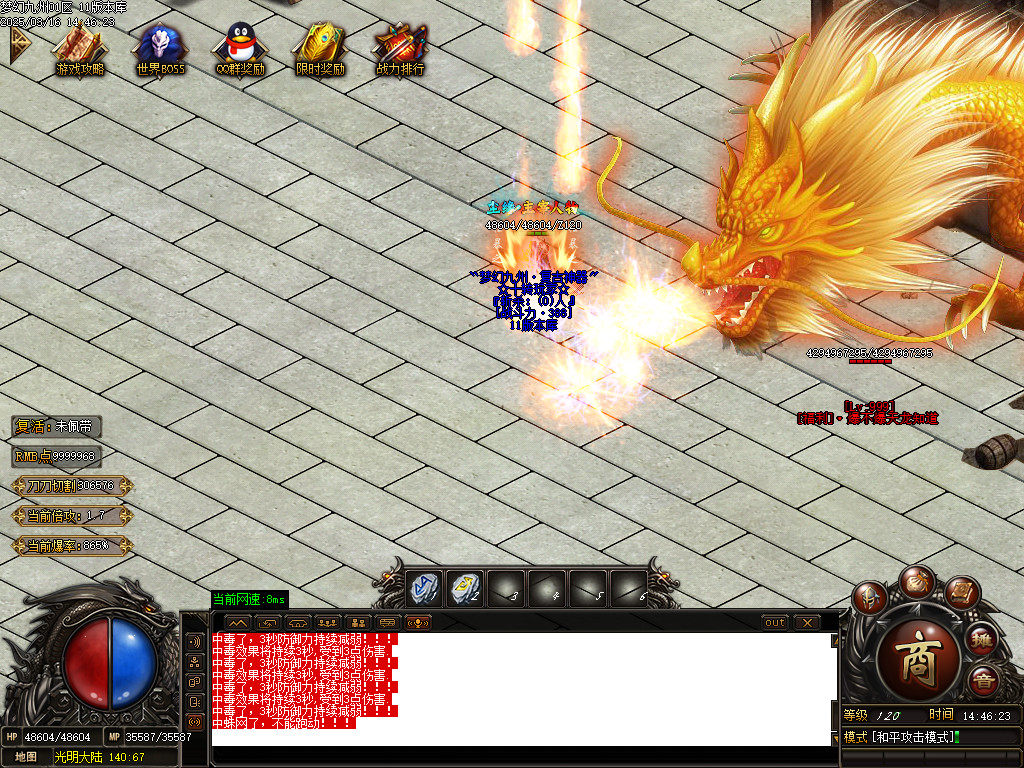The image size is (1024, 768).
Task: Click the 刀刀切割 stat label
Action: click(72, 486)
